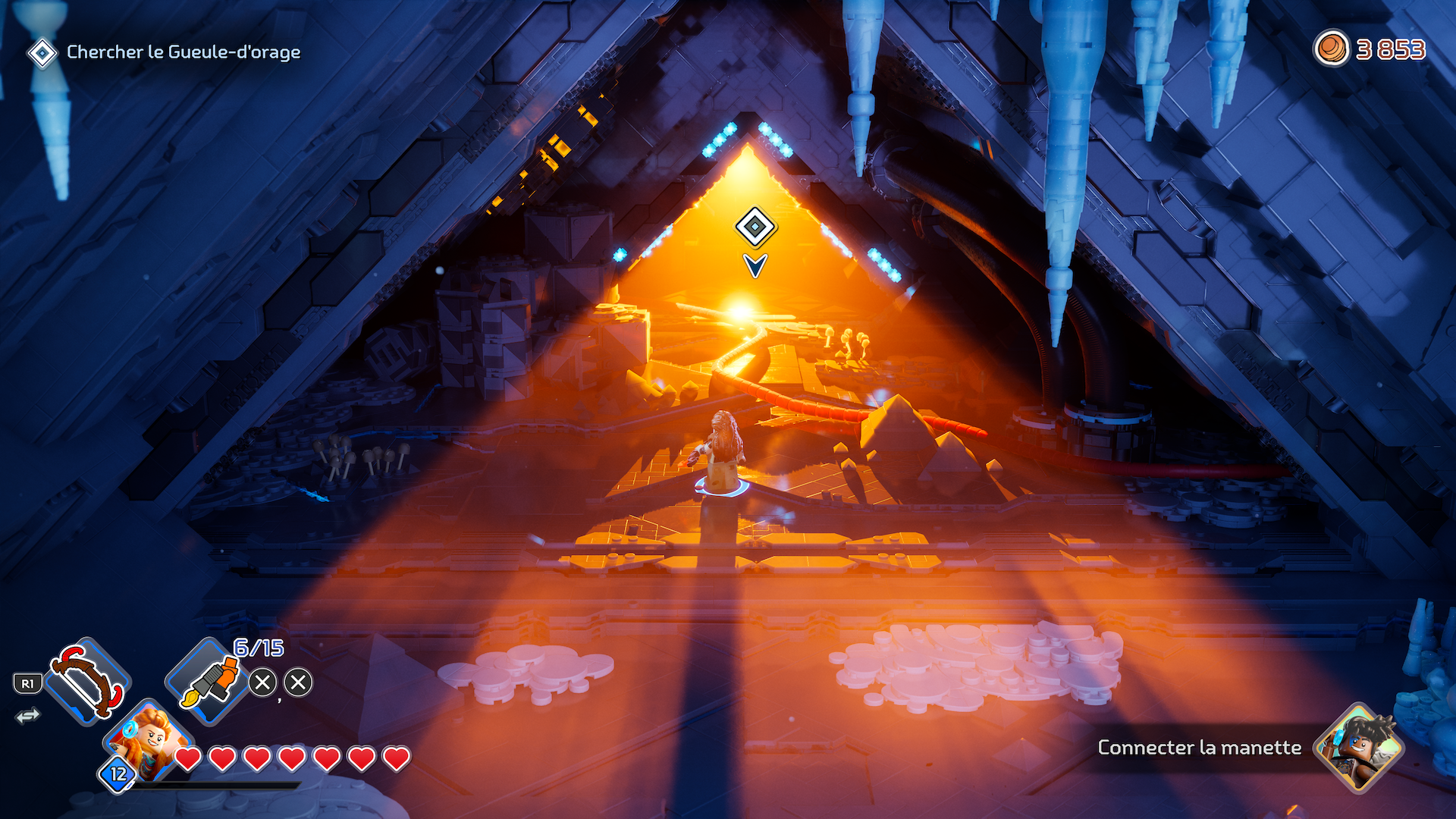
Task: Select the "Connecter la manette" prompt
Action: coord(1199,748)
